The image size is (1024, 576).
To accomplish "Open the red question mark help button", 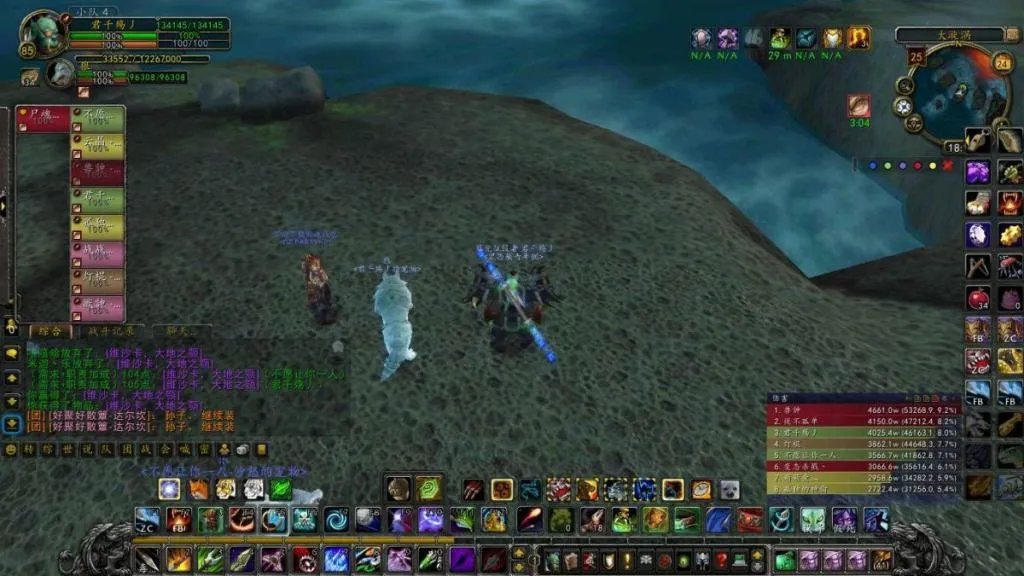I will click(x=721, y=560).
